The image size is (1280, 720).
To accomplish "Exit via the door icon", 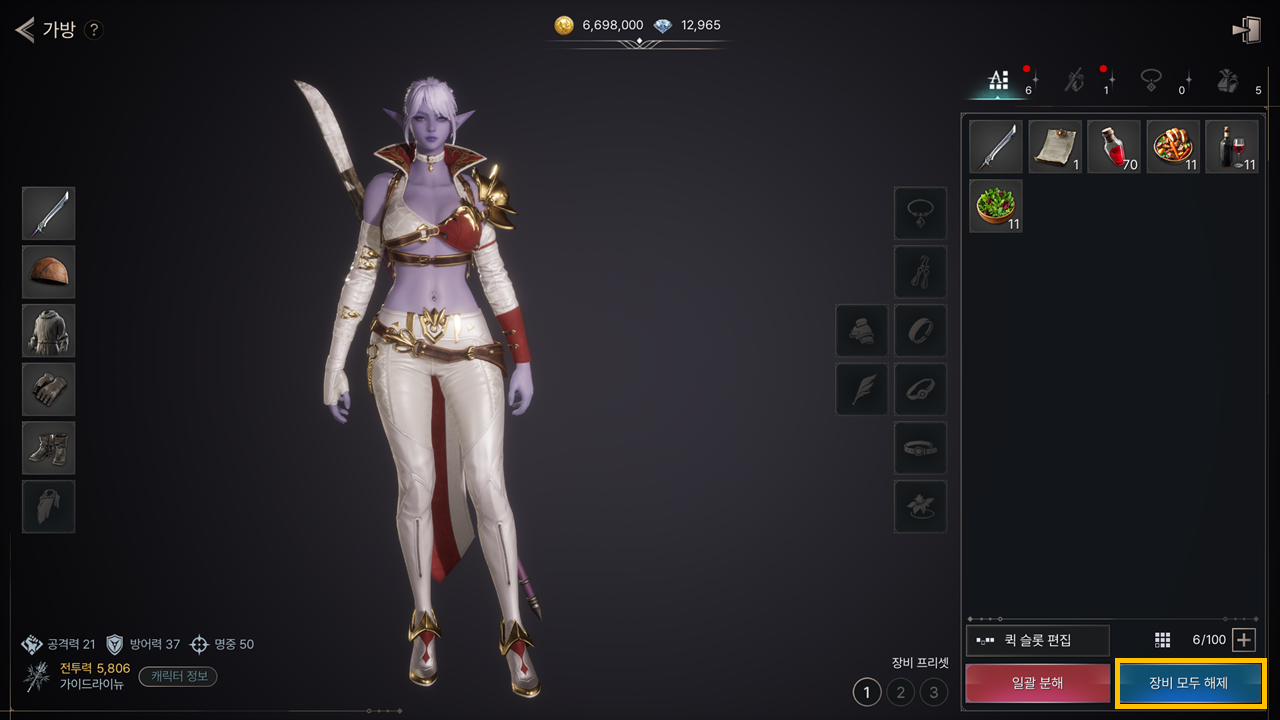I will click(x=1246, y=30).
